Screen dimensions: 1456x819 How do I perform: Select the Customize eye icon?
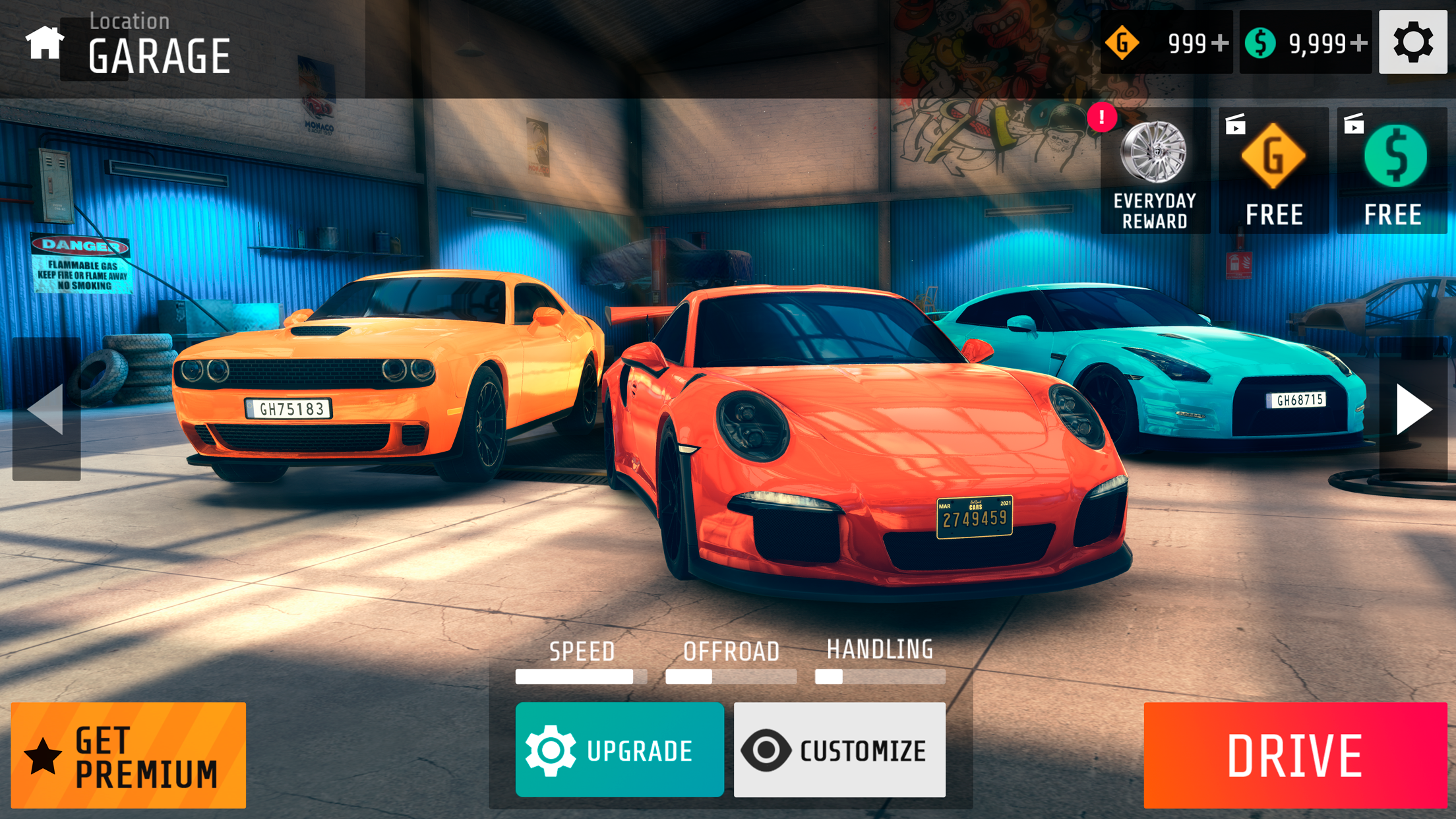767,750
